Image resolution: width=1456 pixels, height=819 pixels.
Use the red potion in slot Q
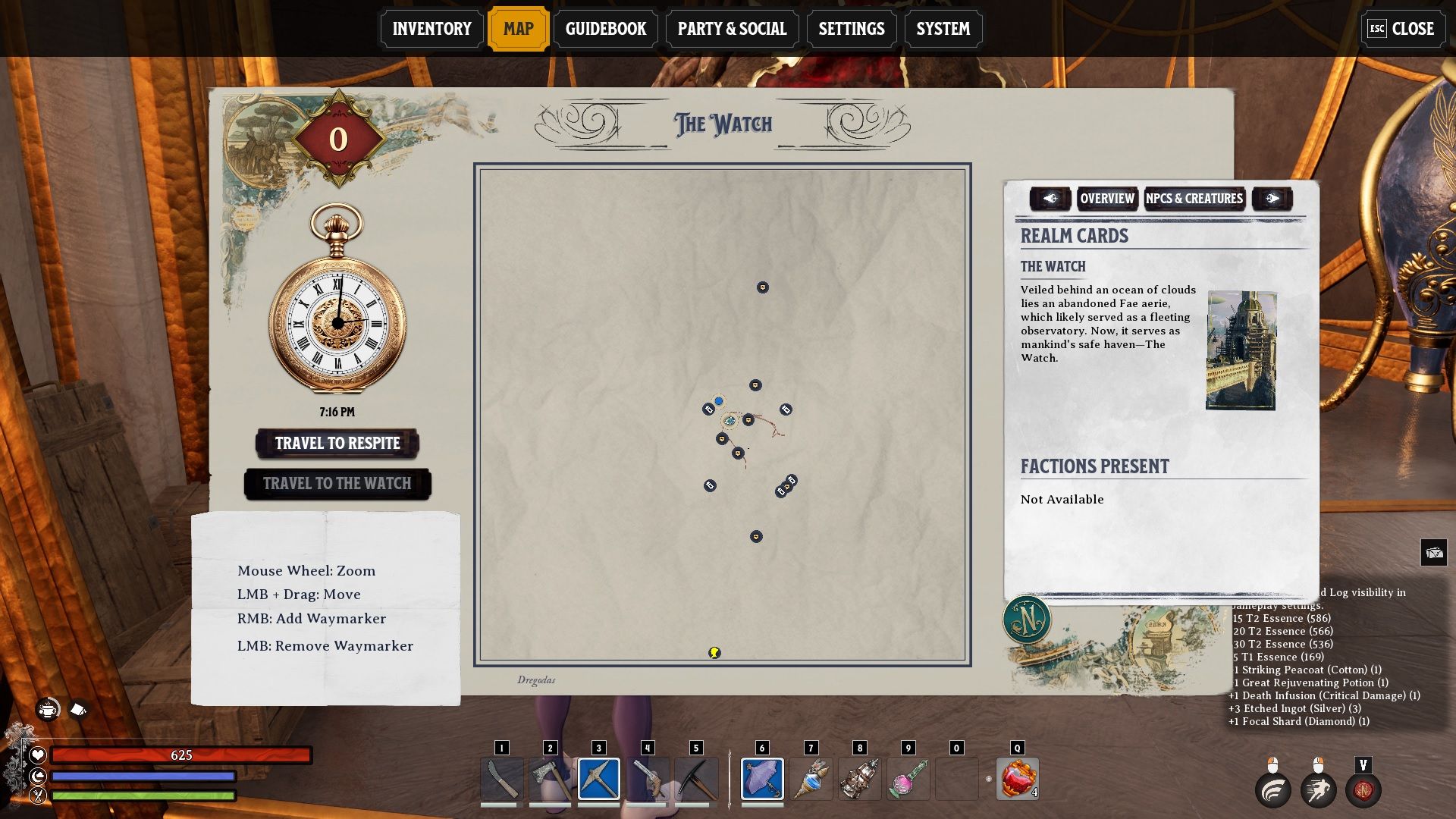click(x=1017, y=779)
